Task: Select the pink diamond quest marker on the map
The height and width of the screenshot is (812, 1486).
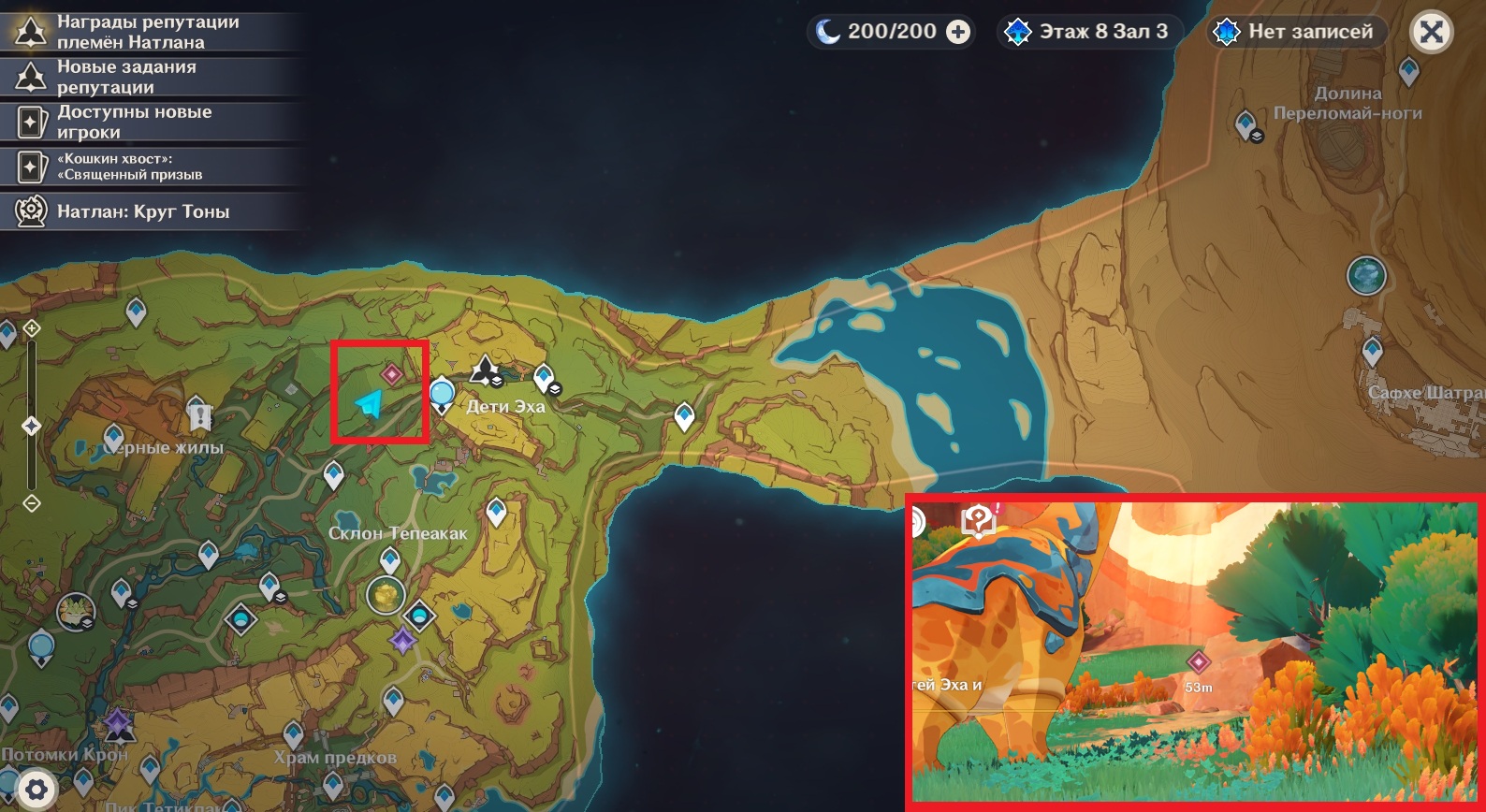Action: 392,375
